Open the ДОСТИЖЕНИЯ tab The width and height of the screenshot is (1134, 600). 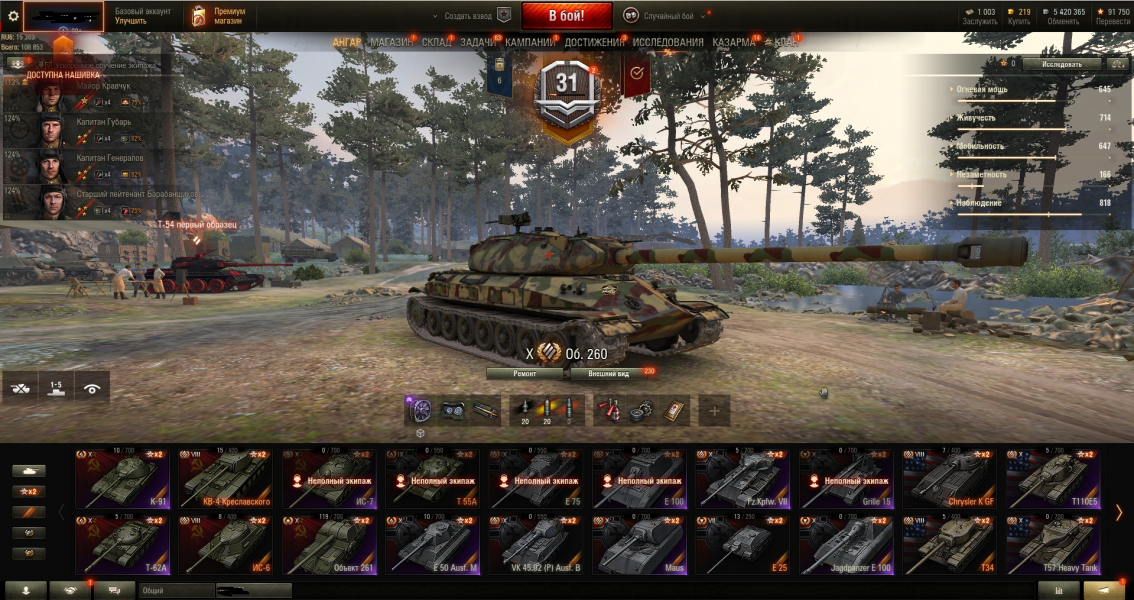click(x=594, y=43)
